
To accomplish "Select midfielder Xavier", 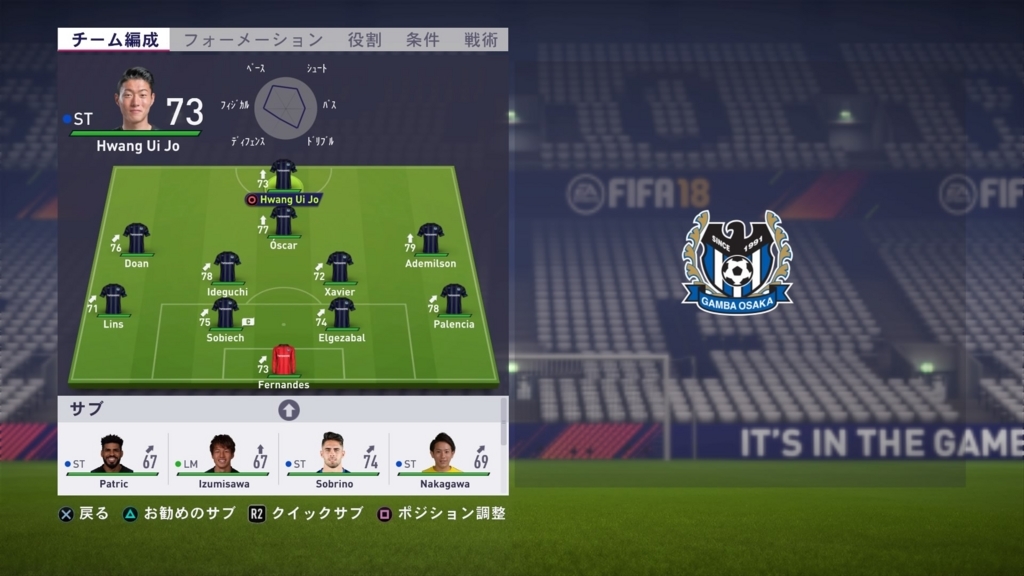I will click(340, 268).
